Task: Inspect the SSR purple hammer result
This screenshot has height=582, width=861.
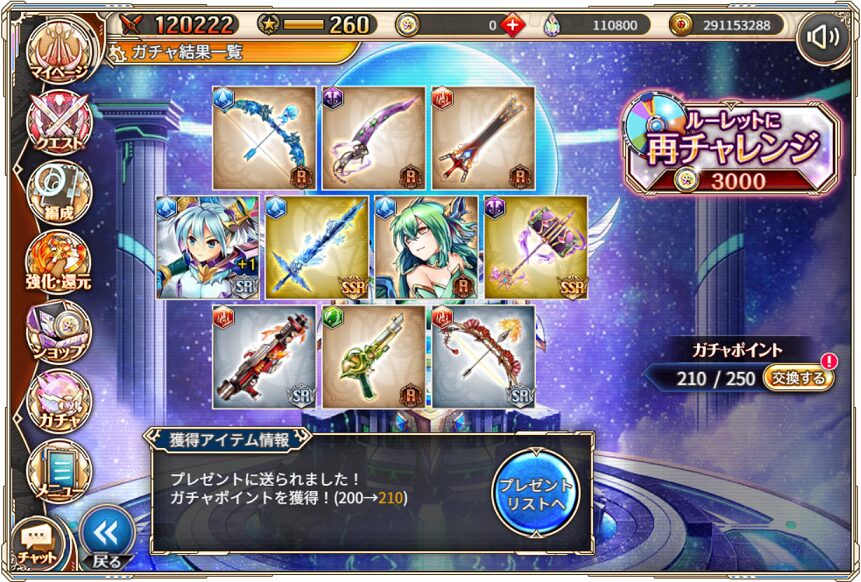Action: click(x=536, y=247)
